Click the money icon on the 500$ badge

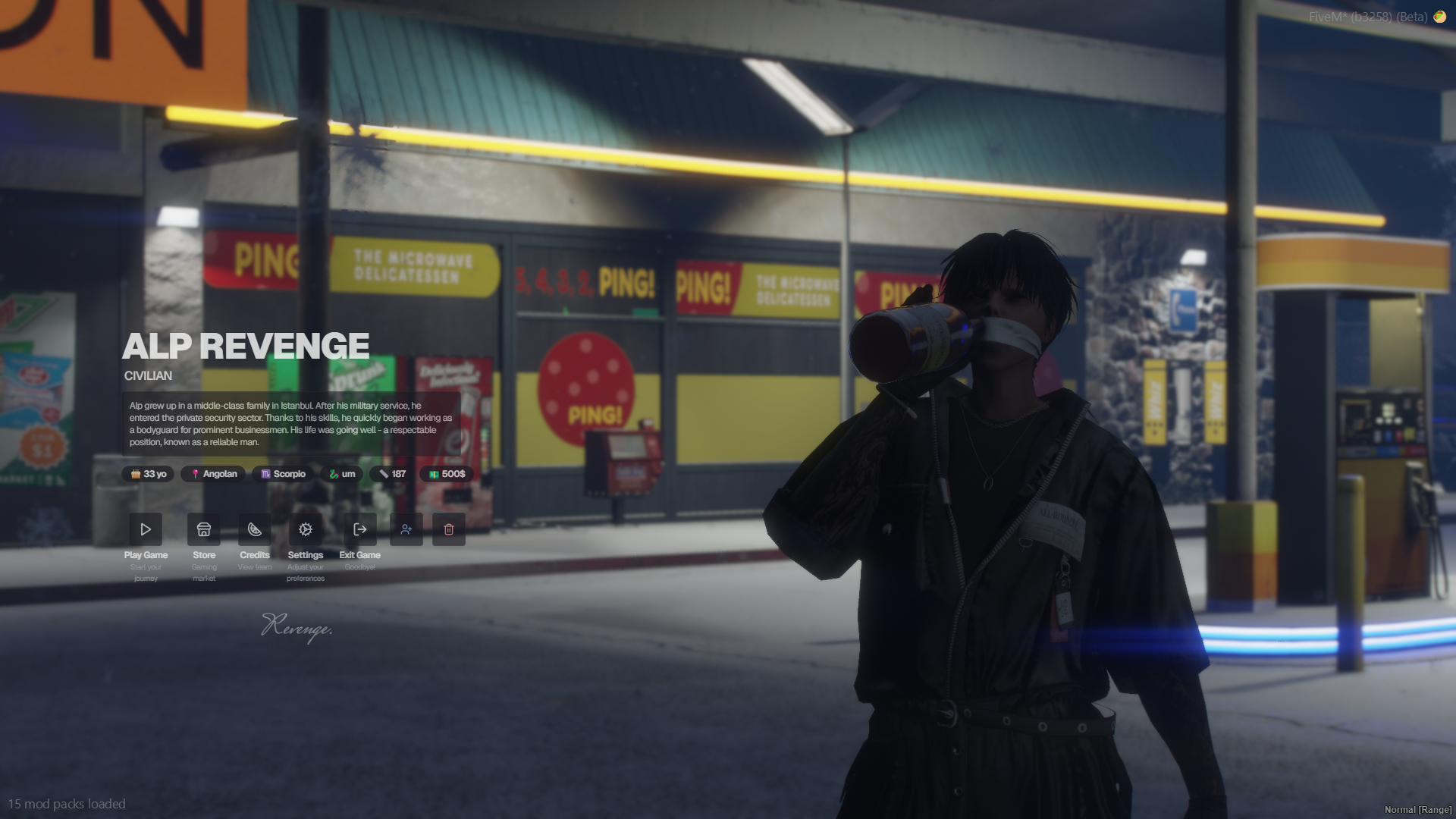(431, 473)
